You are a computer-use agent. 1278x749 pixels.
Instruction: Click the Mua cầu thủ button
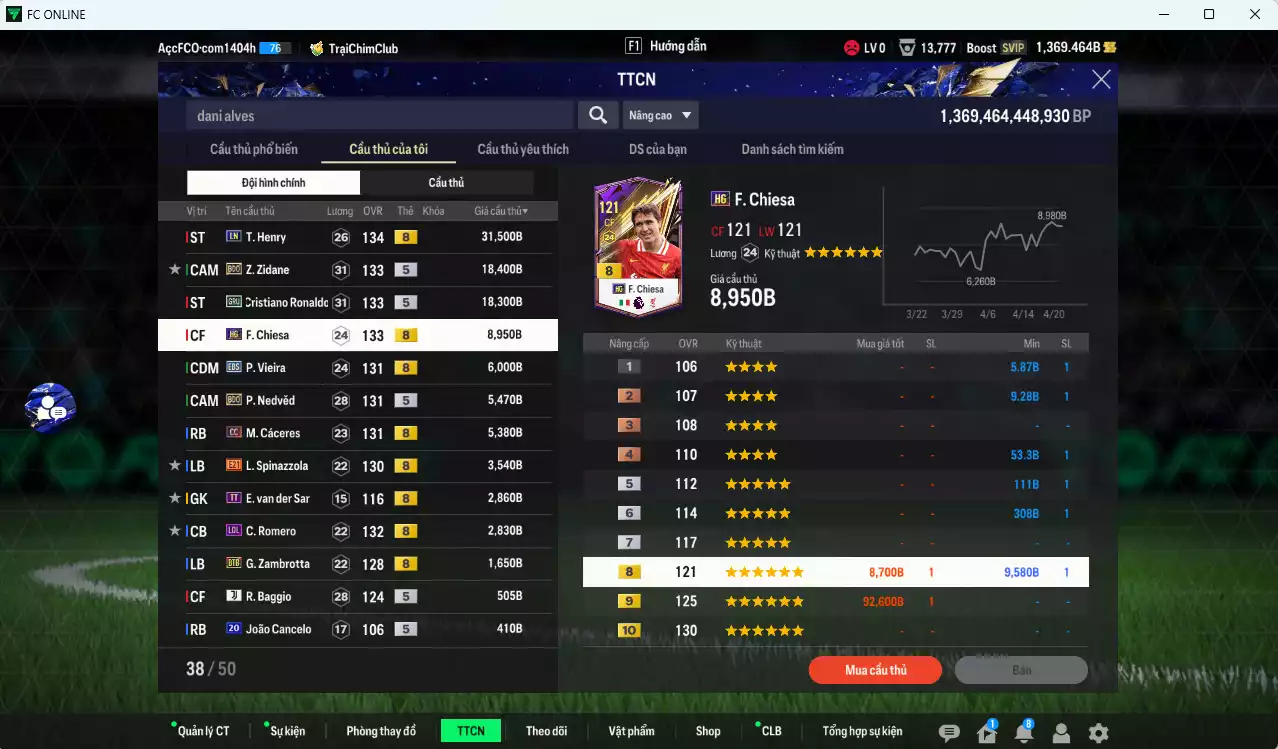tap(875, 670)
